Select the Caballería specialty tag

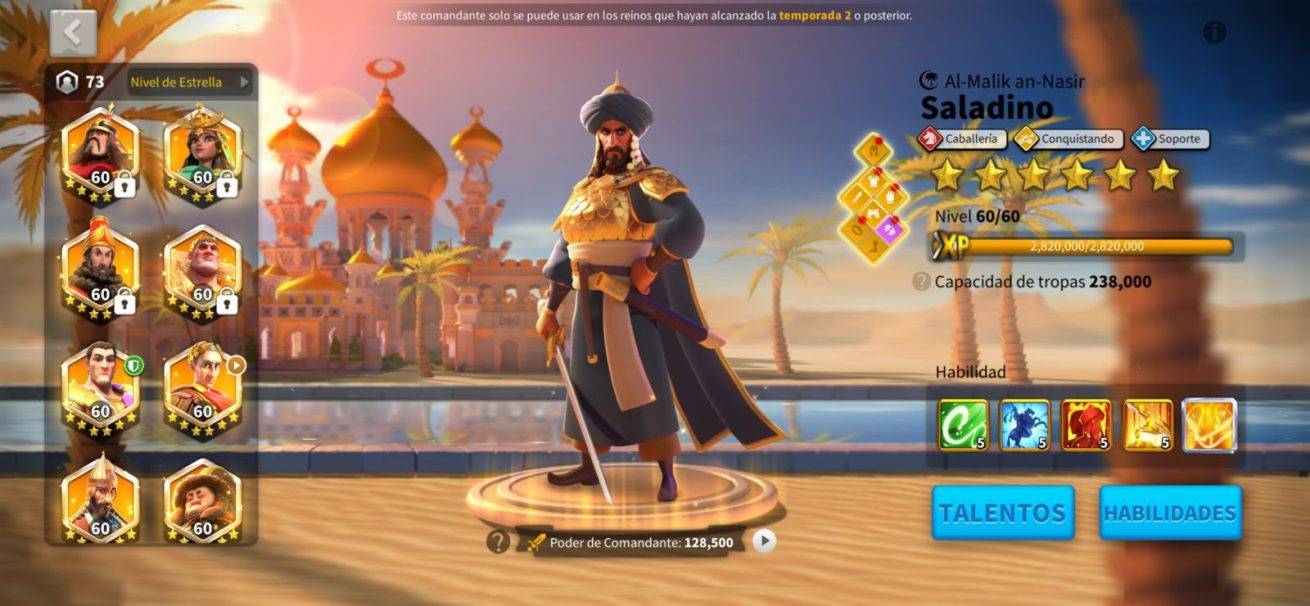(x=962, y=139)
